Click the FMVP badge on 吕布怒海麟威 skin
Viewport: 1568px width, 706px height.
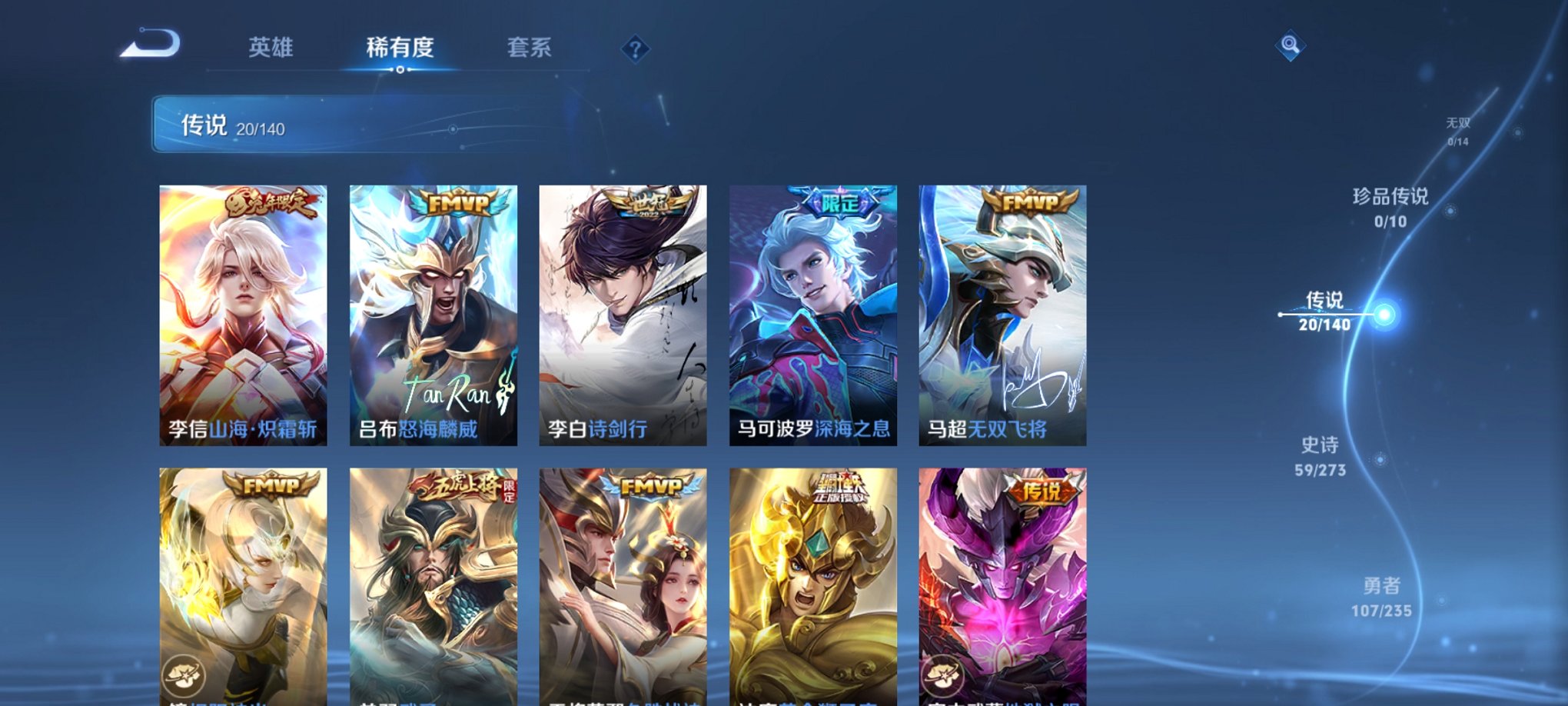tap(457, 204)
